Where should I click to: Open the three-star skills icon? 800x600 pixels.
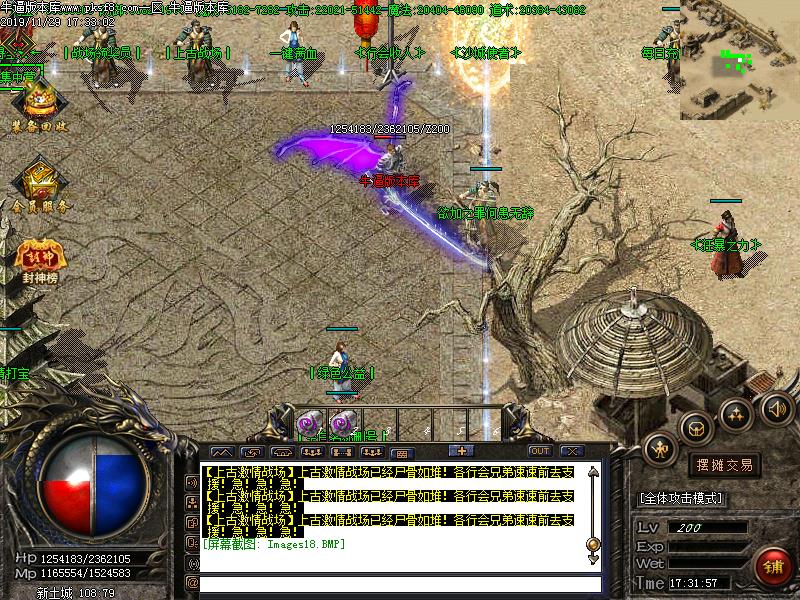point(735,413)
